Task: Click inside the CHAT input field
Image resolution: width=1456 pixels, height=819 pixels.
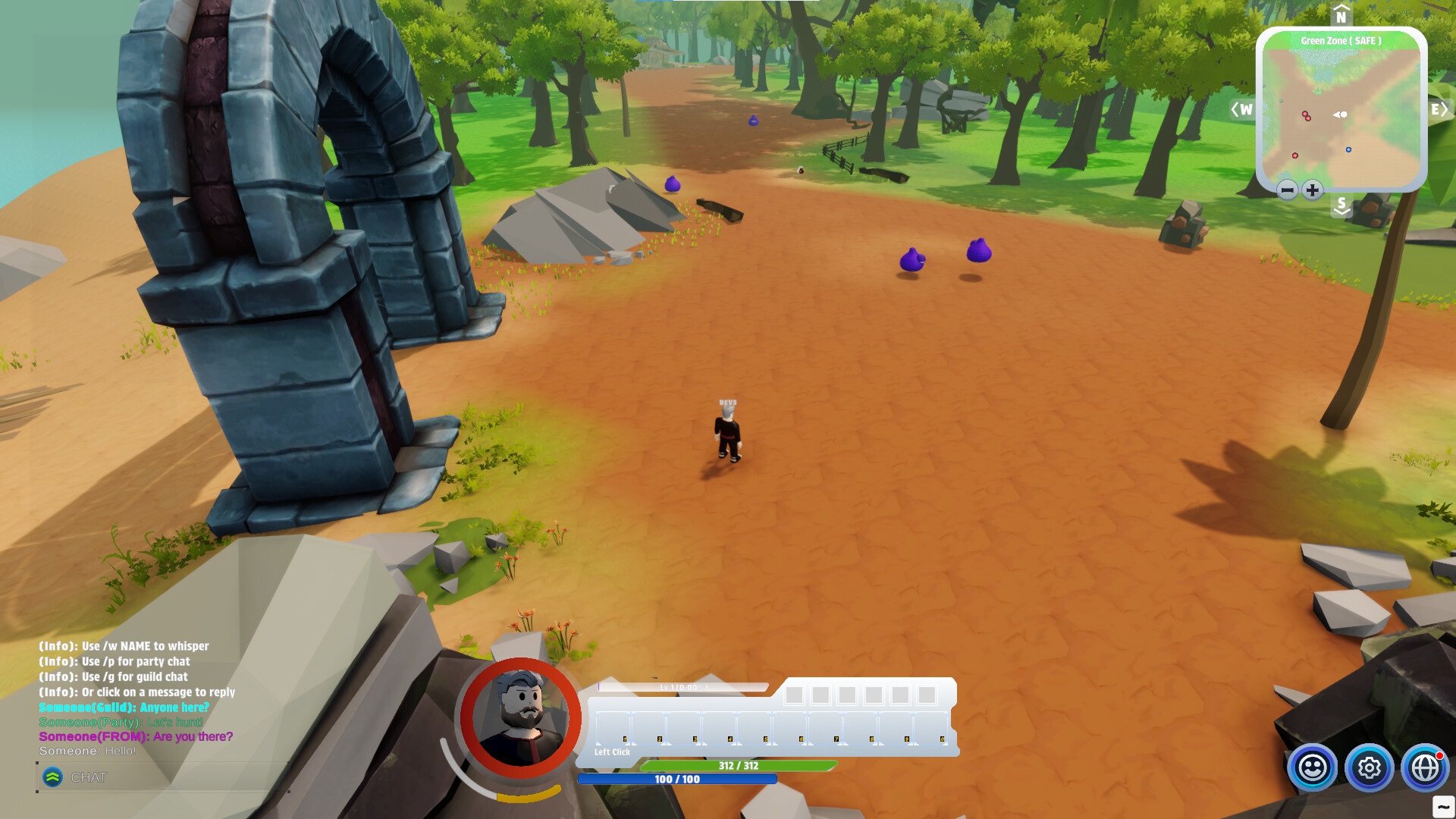Action: click(174, 777)
